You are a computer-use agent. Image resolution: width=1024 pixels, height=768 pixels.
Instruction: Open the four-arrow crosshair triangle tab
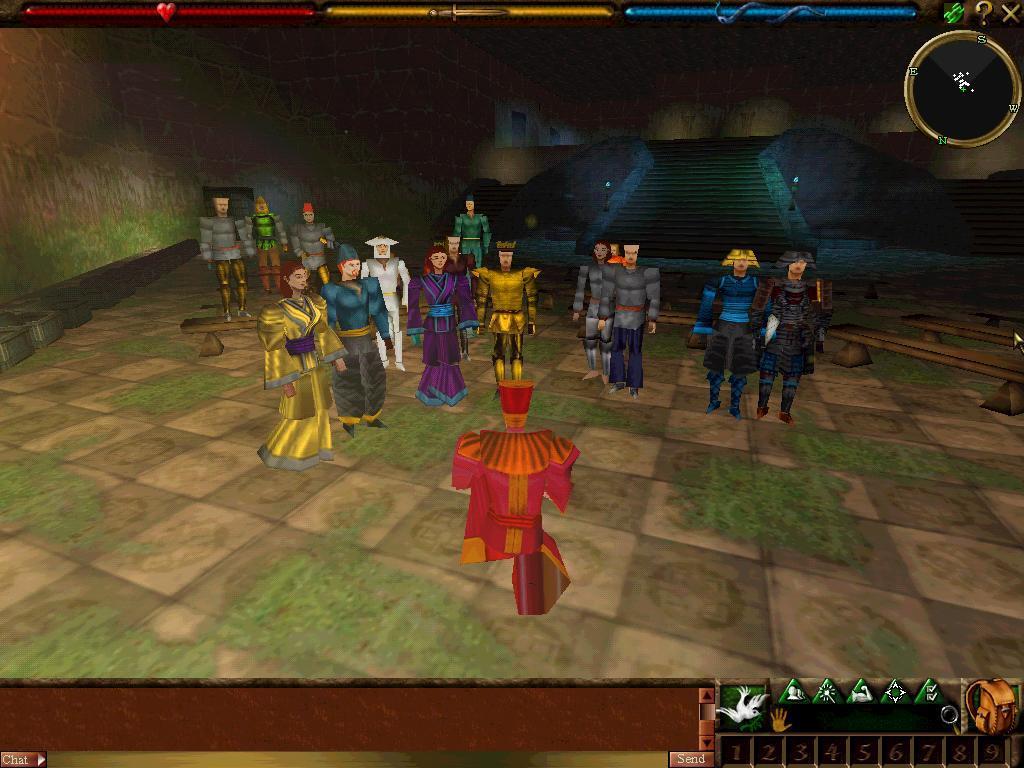click(x=895, y=691)
